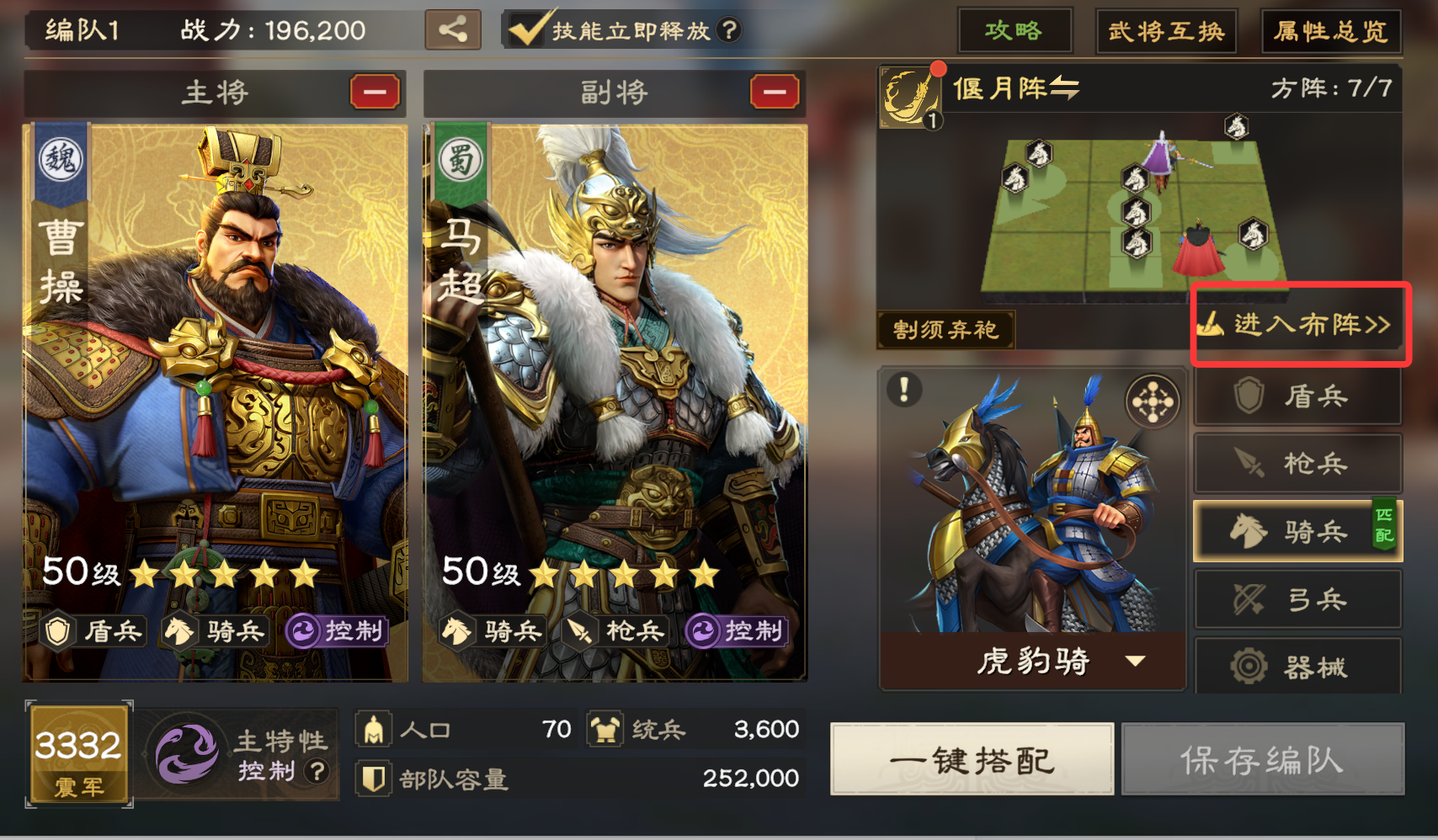Open the 武将互换 menu

click(1165, 30)
